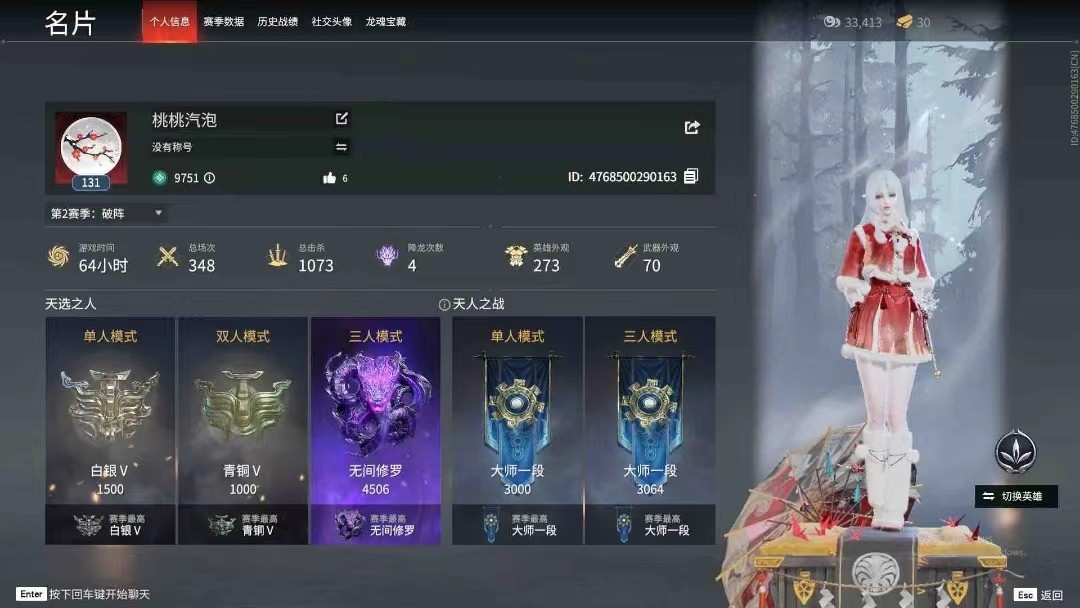The width and height of the screenshot is (1080, 608).
Task: Edit the player name 桃桃汽泡
Action: click(x=342, y=119)
